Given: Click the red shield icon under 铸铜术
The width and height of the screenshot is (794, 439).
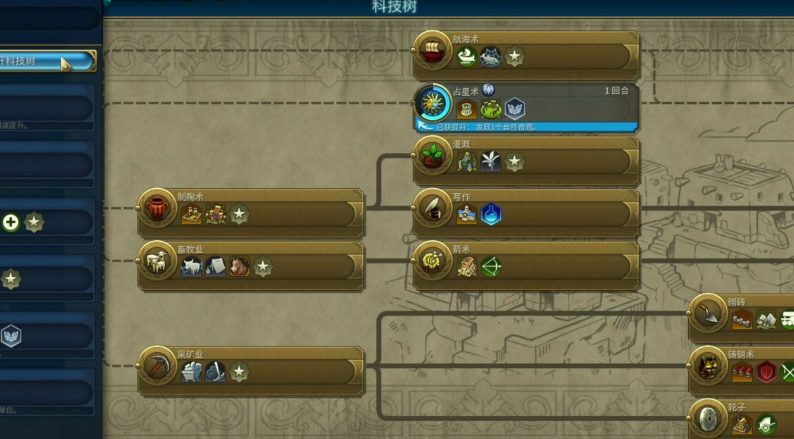Looking at the screenshot, I should coord(767,372).
